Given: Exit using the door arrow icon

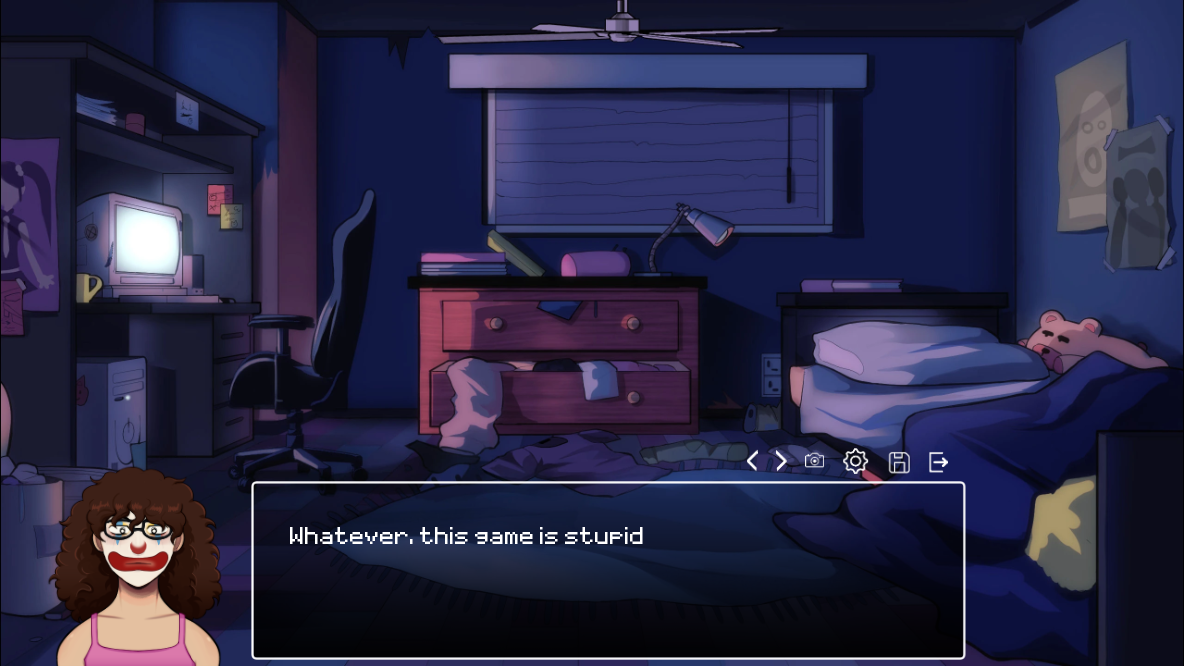Looking at the screenshot, I should 938,462.
